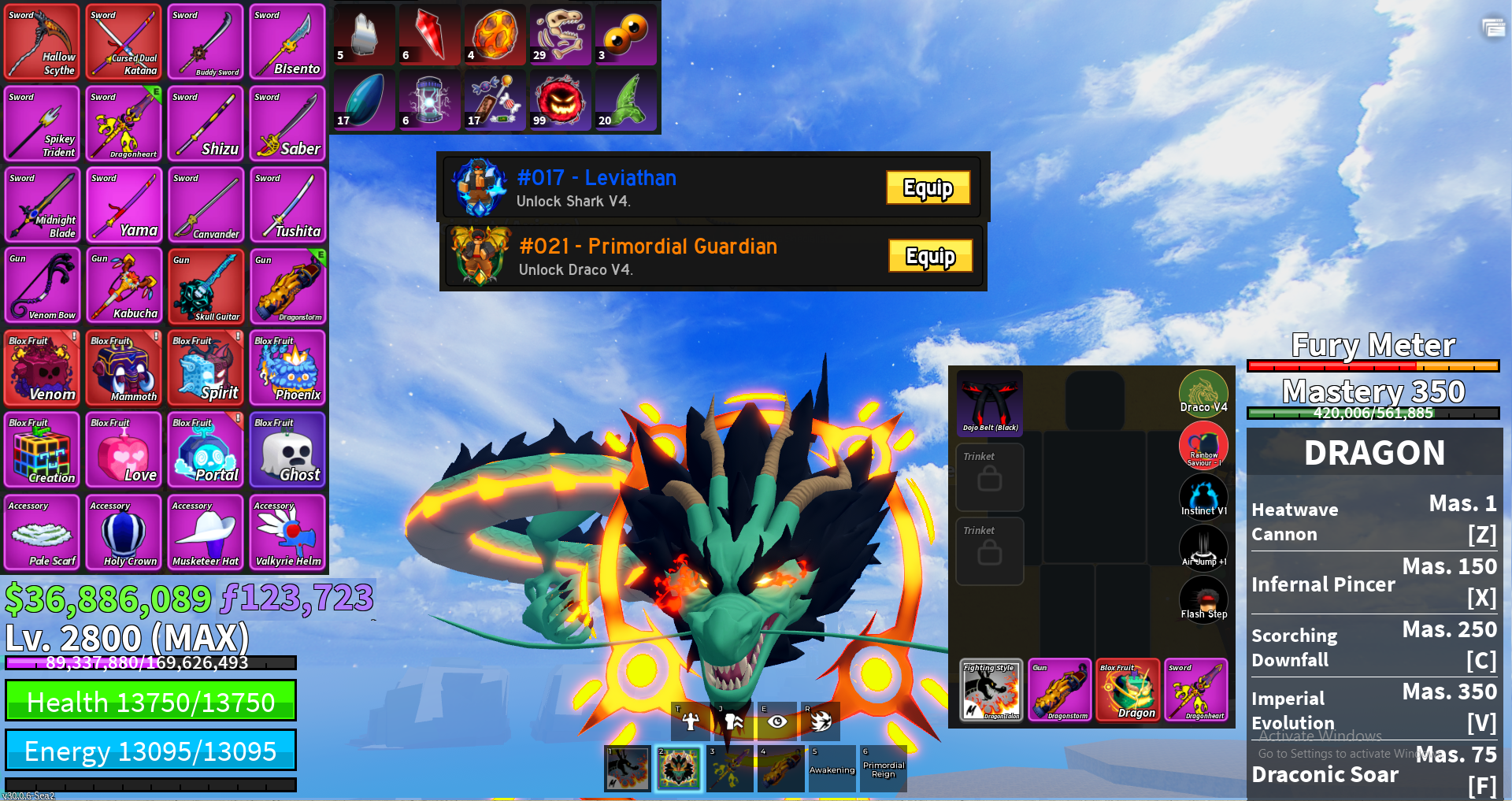Open the chat window icon
Screen dimensions: 1512x801
[1493, 28]
